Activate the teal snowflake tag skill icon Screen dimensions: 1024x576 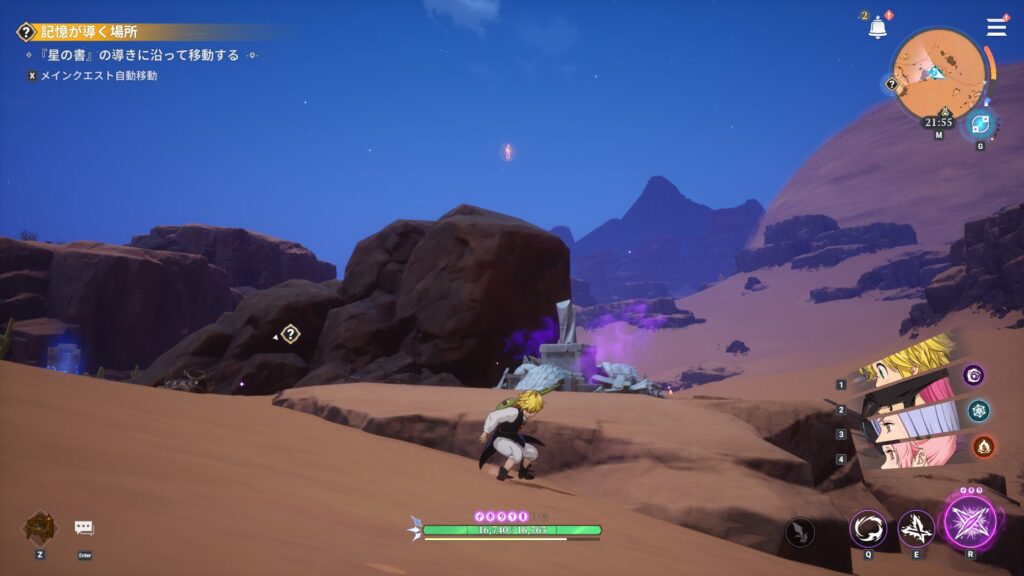(978, 410)
